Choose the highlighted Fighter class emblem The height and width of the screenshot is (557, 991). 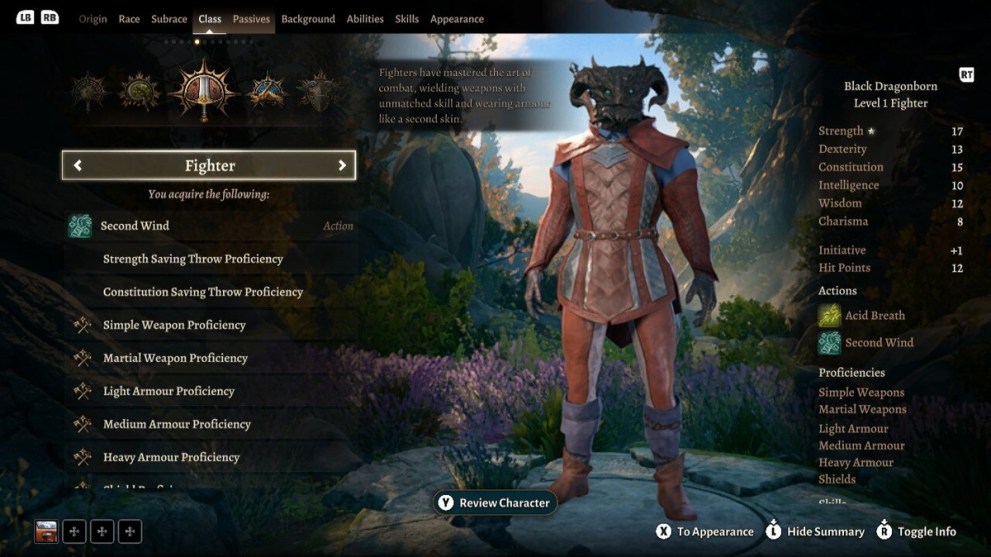pos(202,90)
